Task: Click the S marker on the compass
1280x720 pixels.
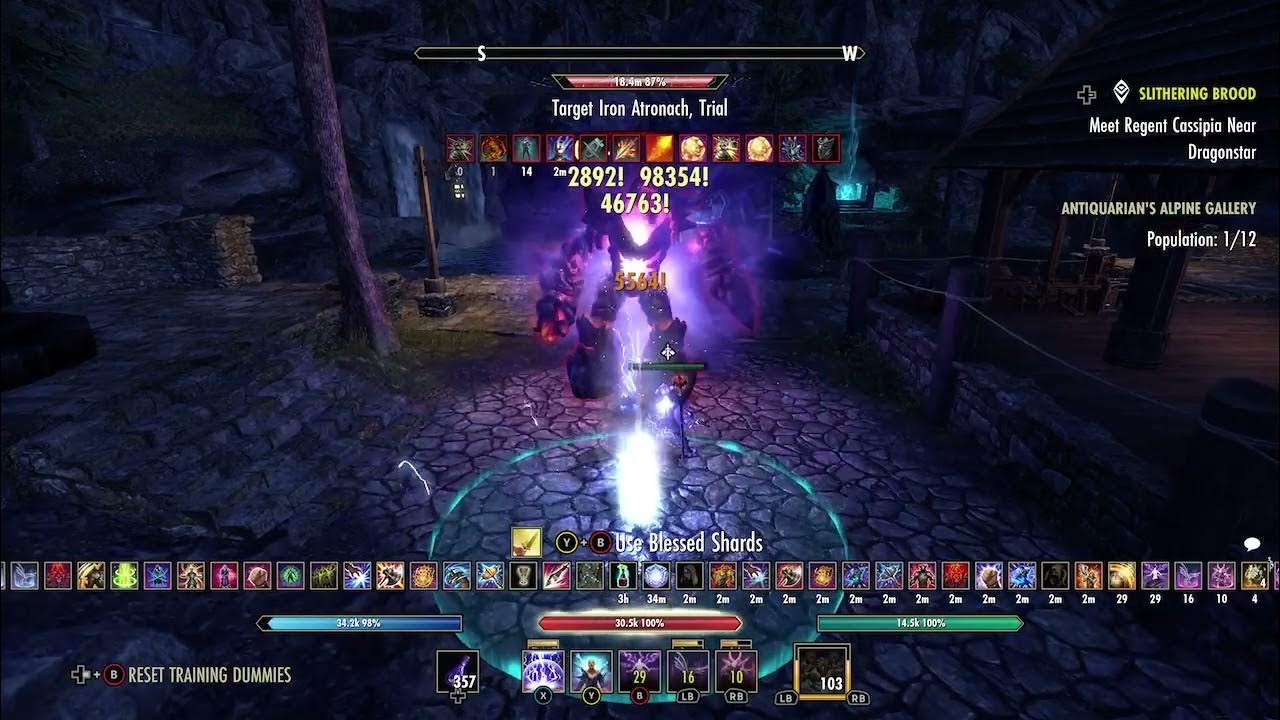Action: (x=481, y=52)
